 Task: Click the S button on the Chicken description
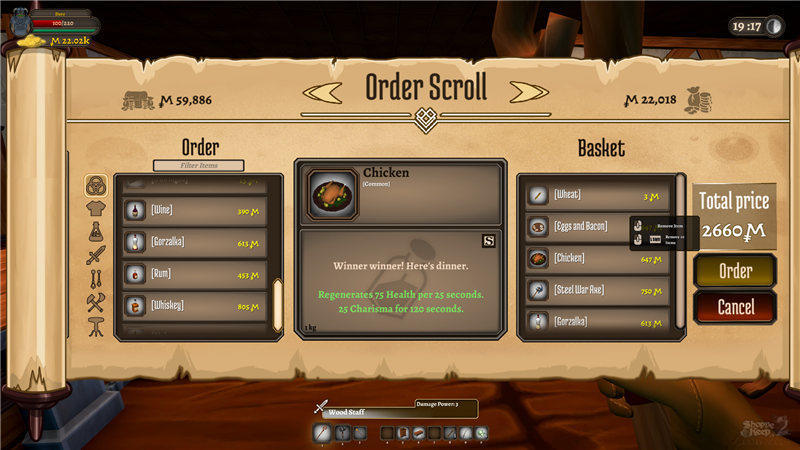click(488, 240)
